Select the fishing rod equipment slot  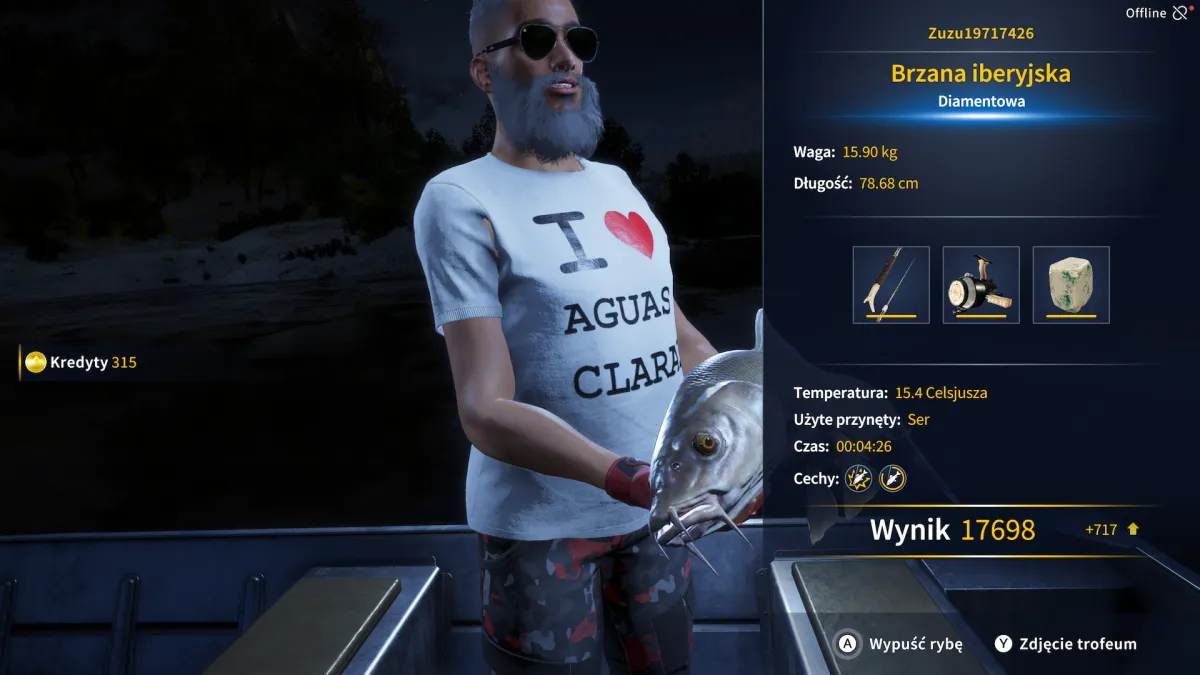pos(891,285)
